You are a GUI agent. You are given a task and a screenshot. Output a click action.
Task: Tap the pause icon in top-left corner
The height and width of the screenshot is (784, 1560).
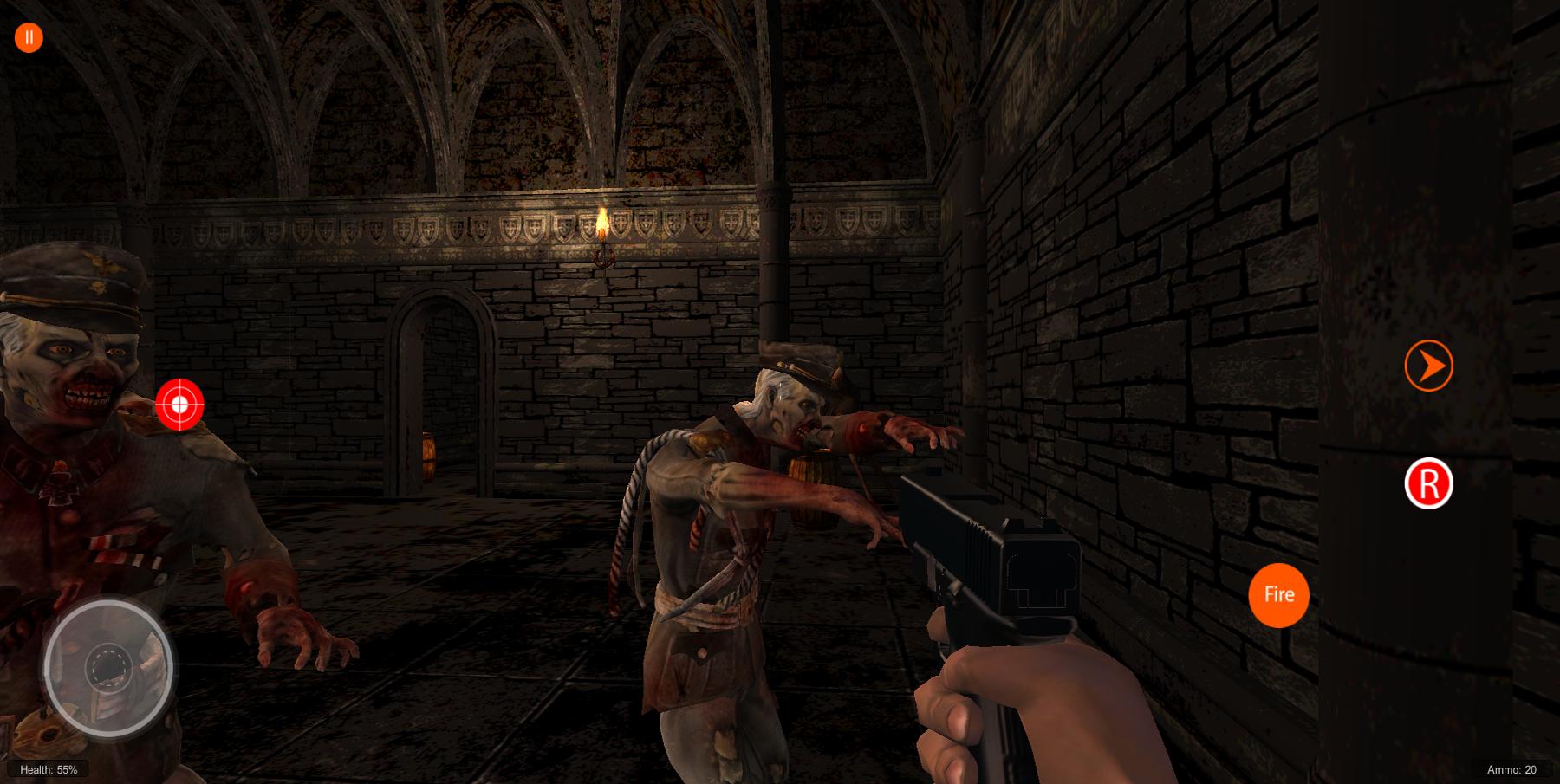pos(28,36)
